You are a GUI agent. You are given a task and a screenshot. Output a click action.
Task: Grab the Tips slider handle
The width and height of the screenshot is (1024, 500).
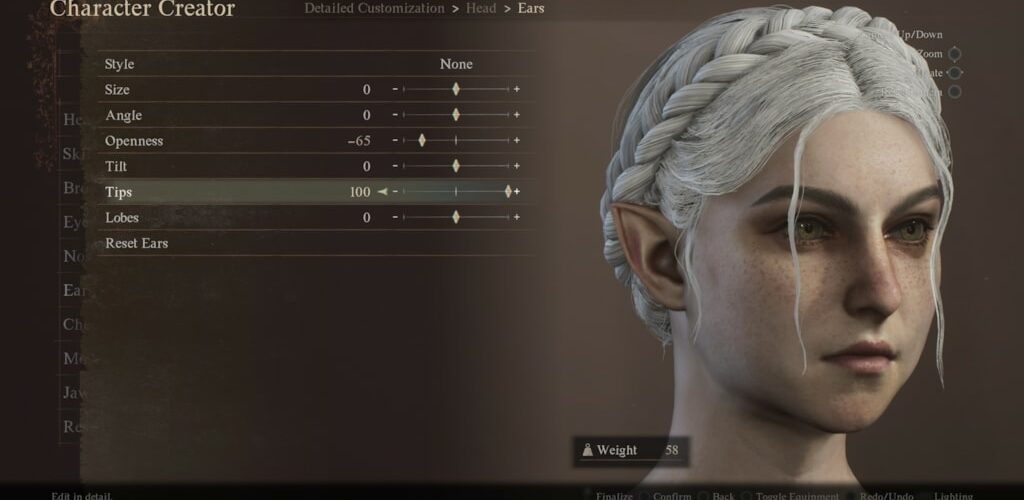(x=508, y=192)
